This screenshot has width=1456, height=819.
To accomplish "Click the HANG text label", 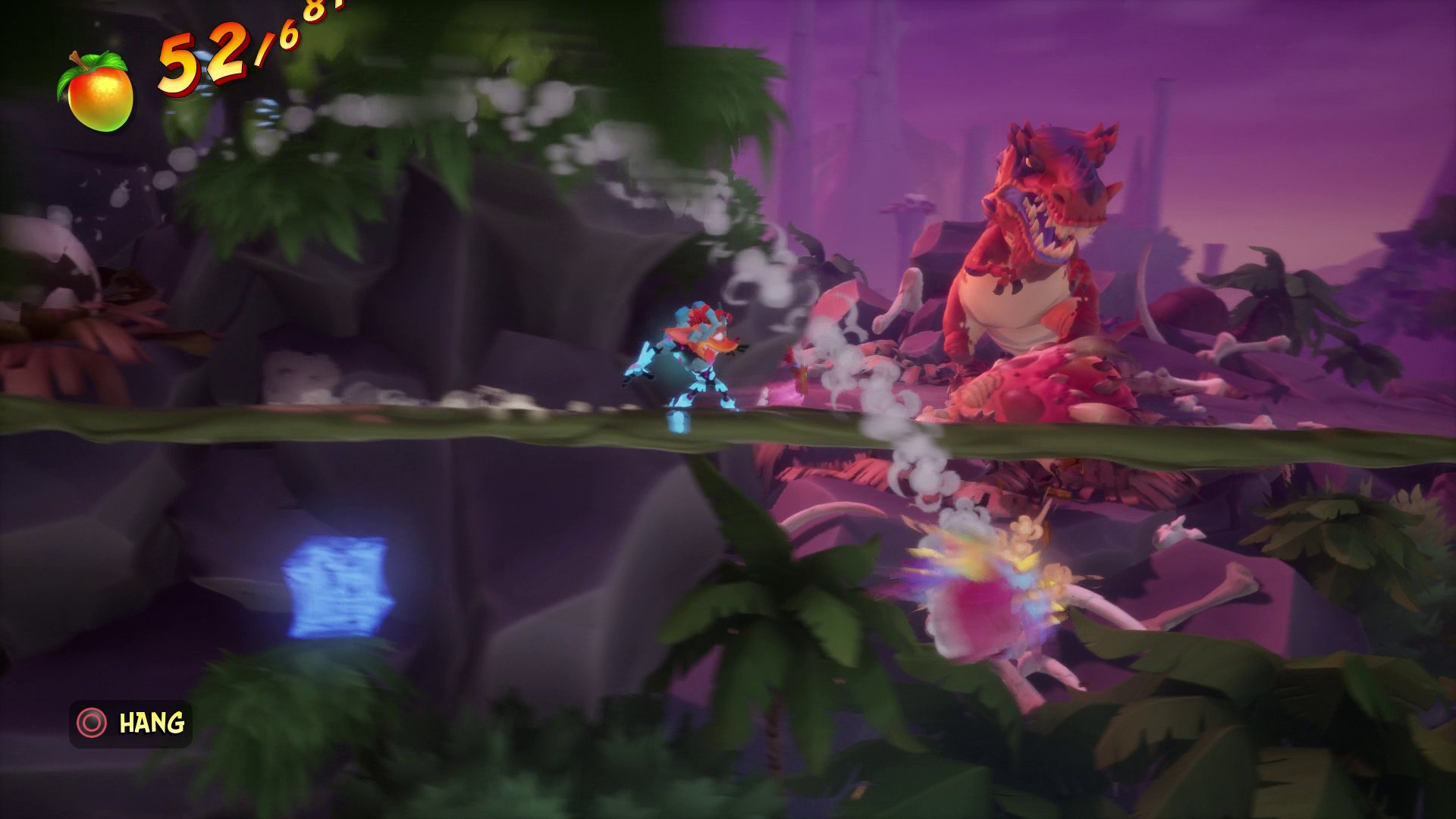I will click(152, 723).
